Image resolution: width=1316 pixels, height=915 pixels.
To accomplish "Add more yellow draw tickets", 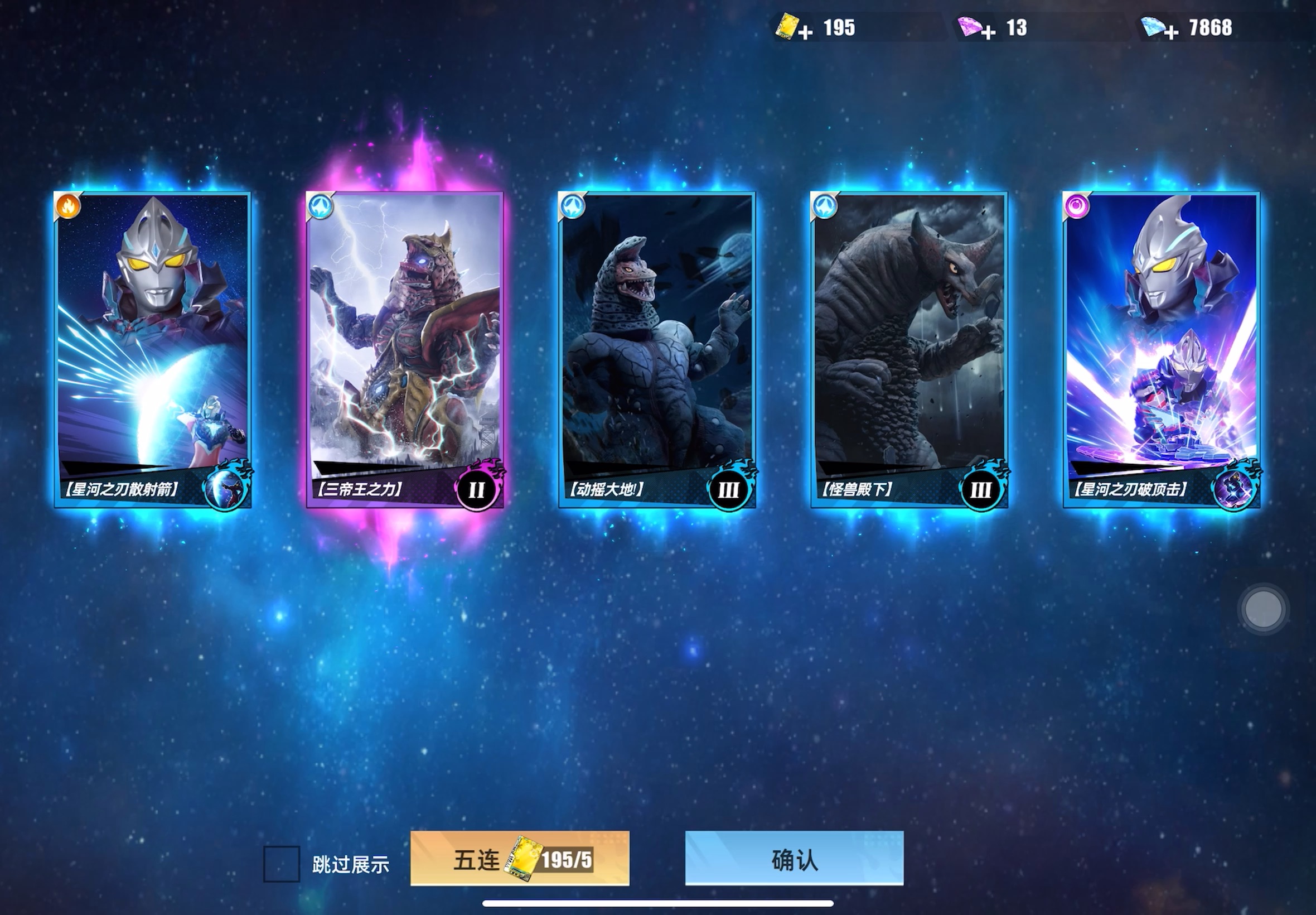I will click(x=805, y=32).
